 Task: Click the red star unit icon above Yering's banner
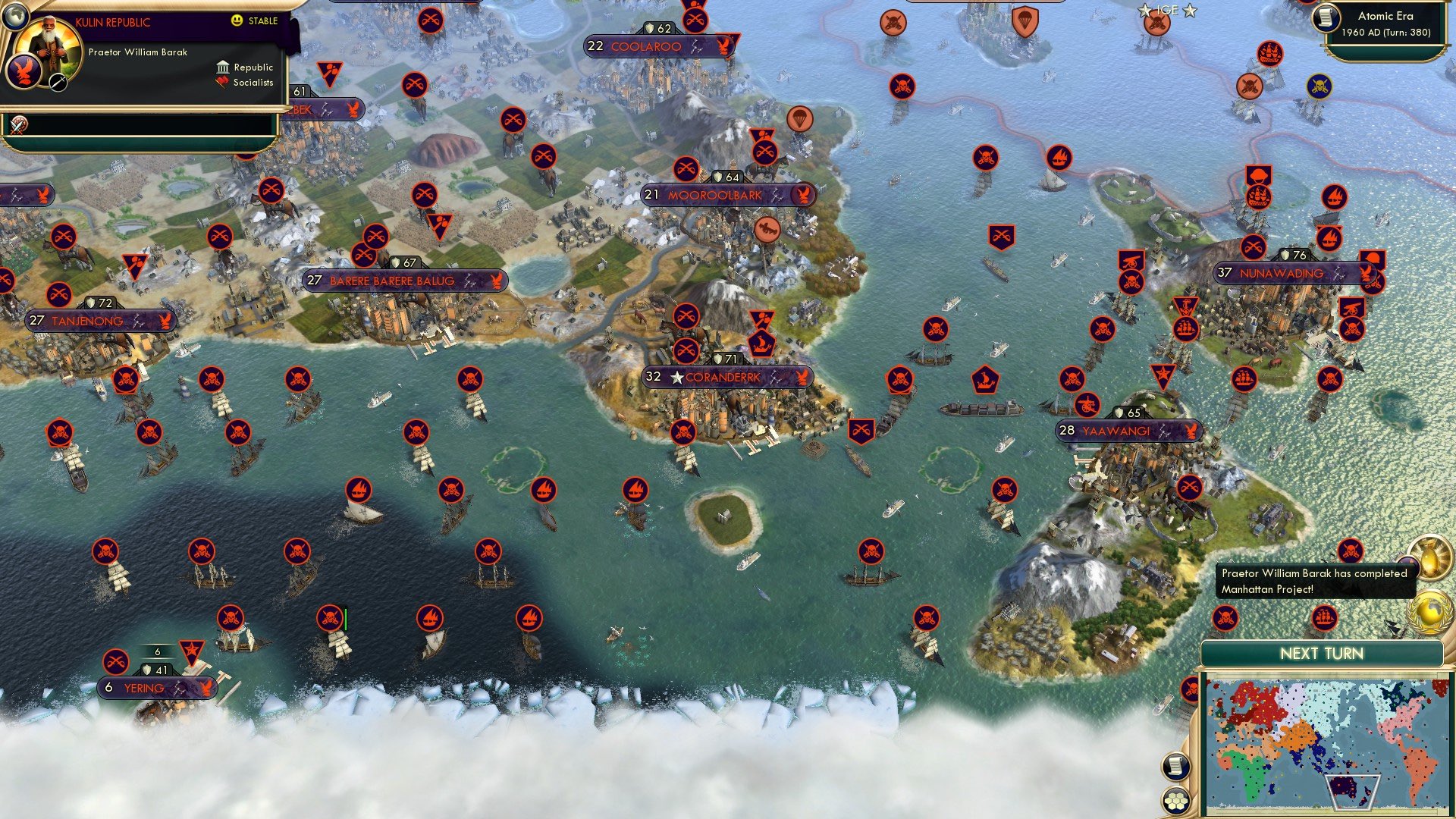click(192, 650)
